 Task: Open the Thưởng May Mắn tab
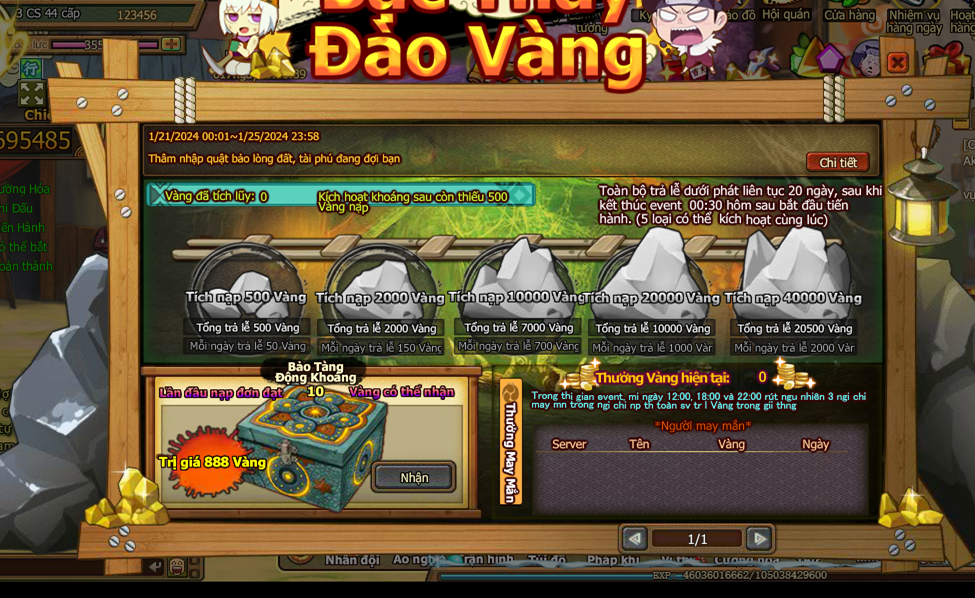coord(510,440)
